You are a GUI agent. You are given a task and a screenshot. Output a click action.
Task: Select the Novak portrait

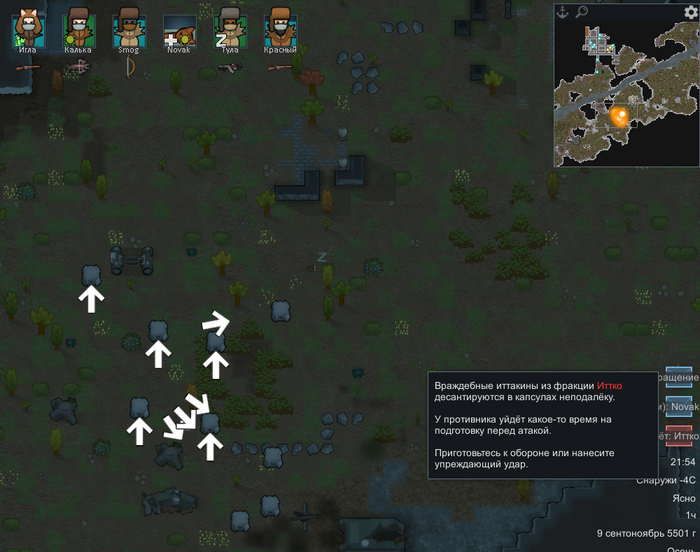(x=178, y=29)
